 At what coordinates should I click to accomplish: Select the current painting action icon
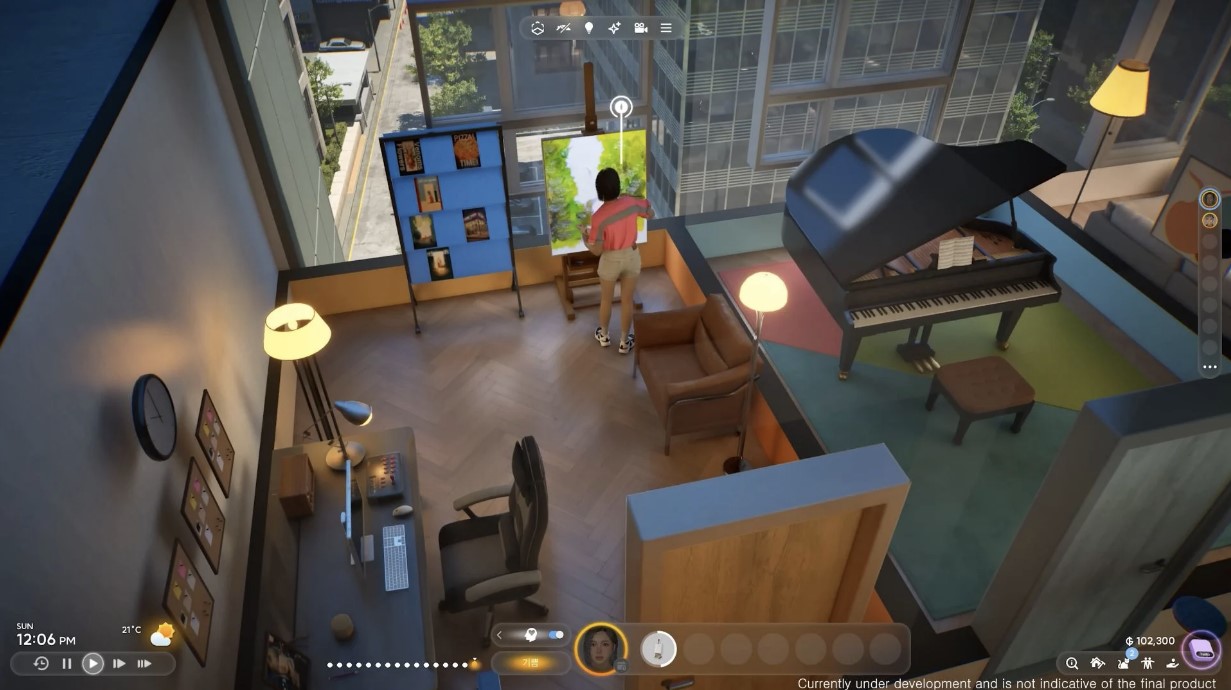tap(658, 649)
